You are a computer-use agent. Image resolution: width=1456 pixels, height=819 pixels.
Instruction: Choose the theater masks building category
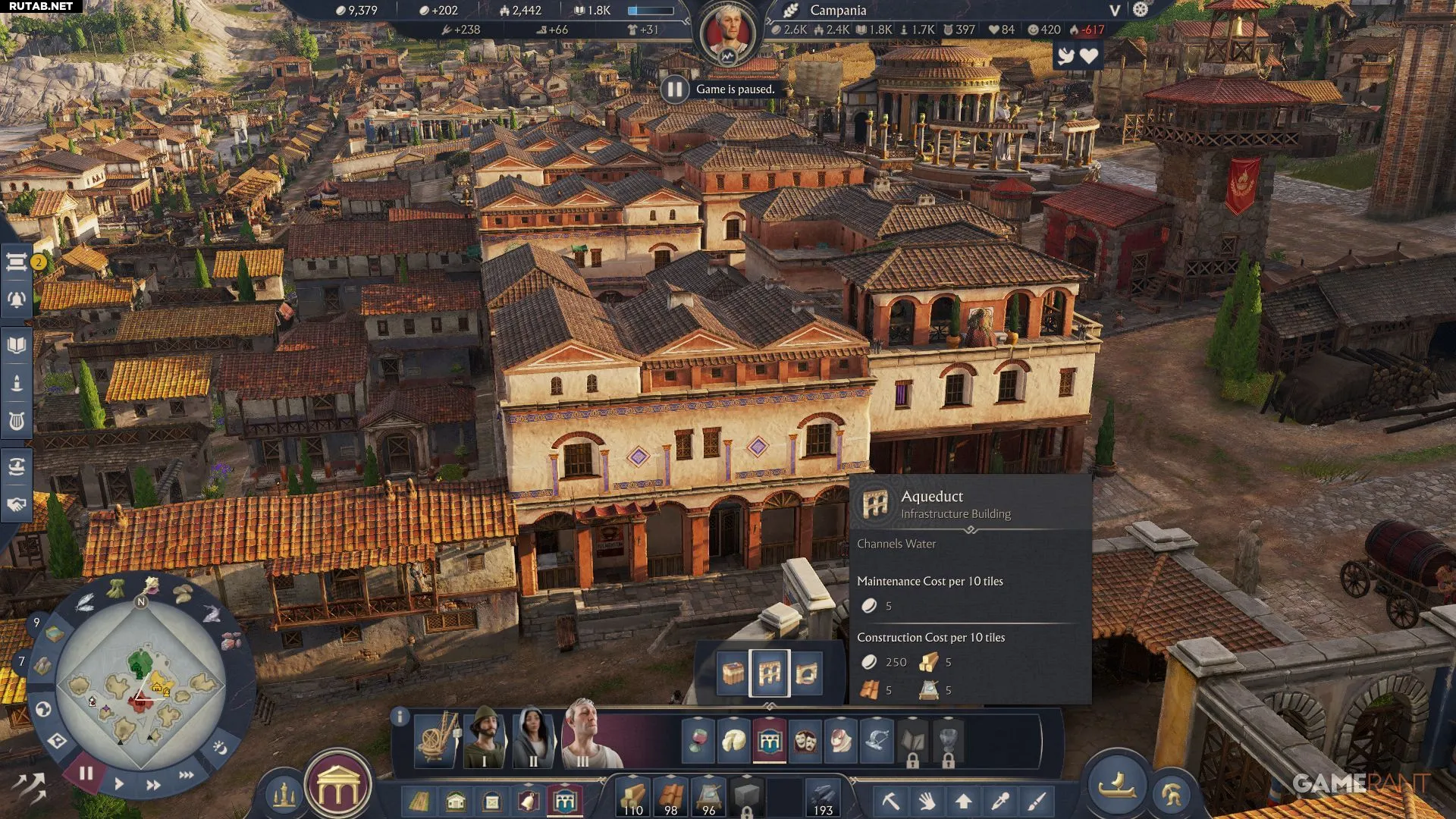[805, 740]
